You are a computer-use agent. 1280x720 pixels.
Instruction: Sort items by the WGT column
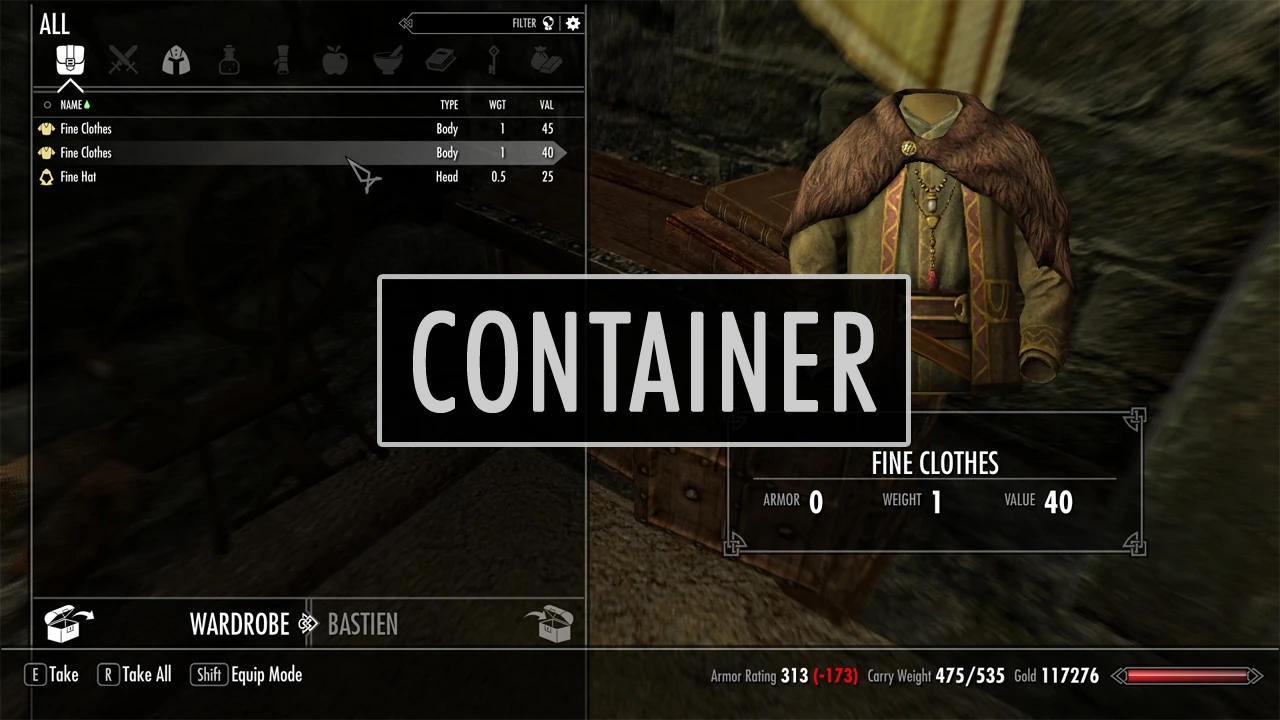tap(497, 105)
